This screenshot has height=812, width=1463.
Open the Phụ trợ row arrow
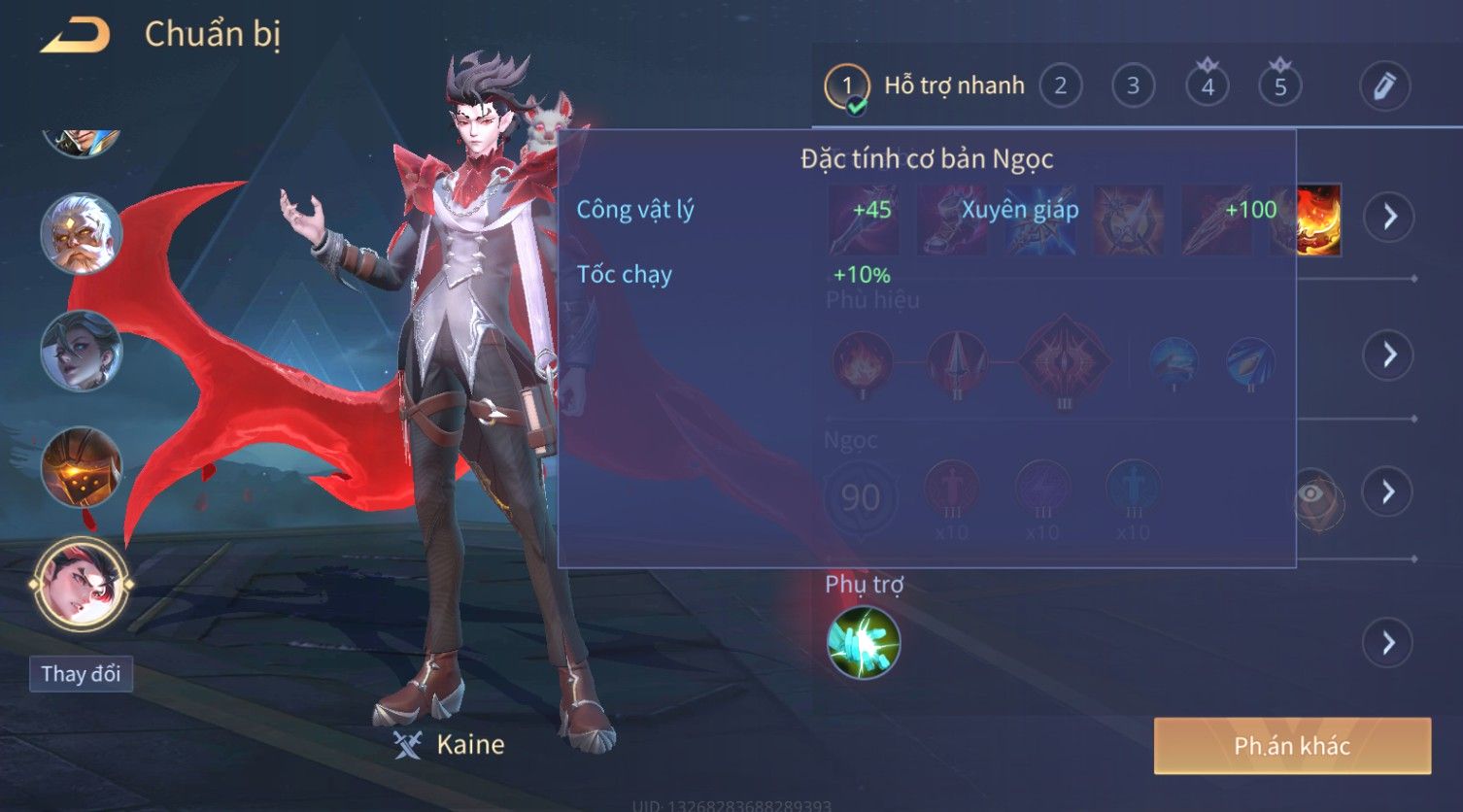1388,643
